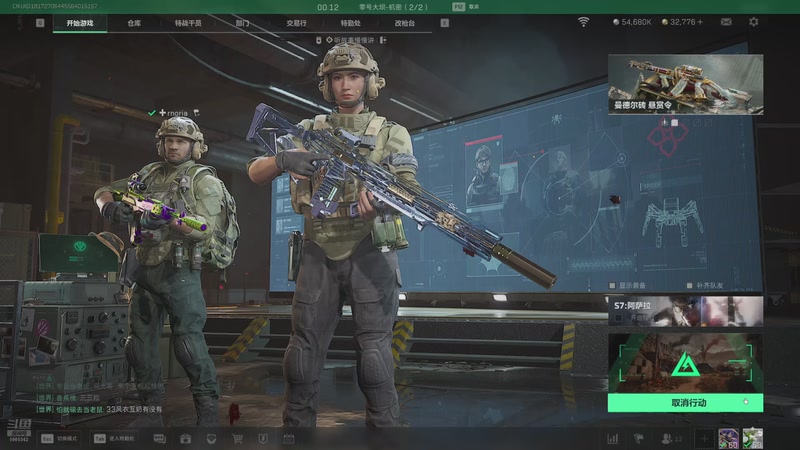Open the stats bar-chart icon
Image resolution: width=800 pixels, height=450 pixels.
(x=612, y=438)
